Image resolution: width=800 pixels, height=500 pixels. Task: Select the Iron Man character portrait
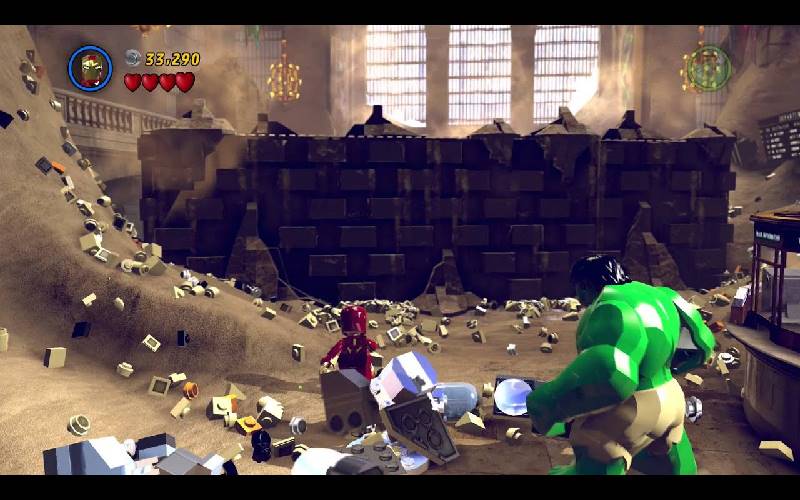point(90,68)
